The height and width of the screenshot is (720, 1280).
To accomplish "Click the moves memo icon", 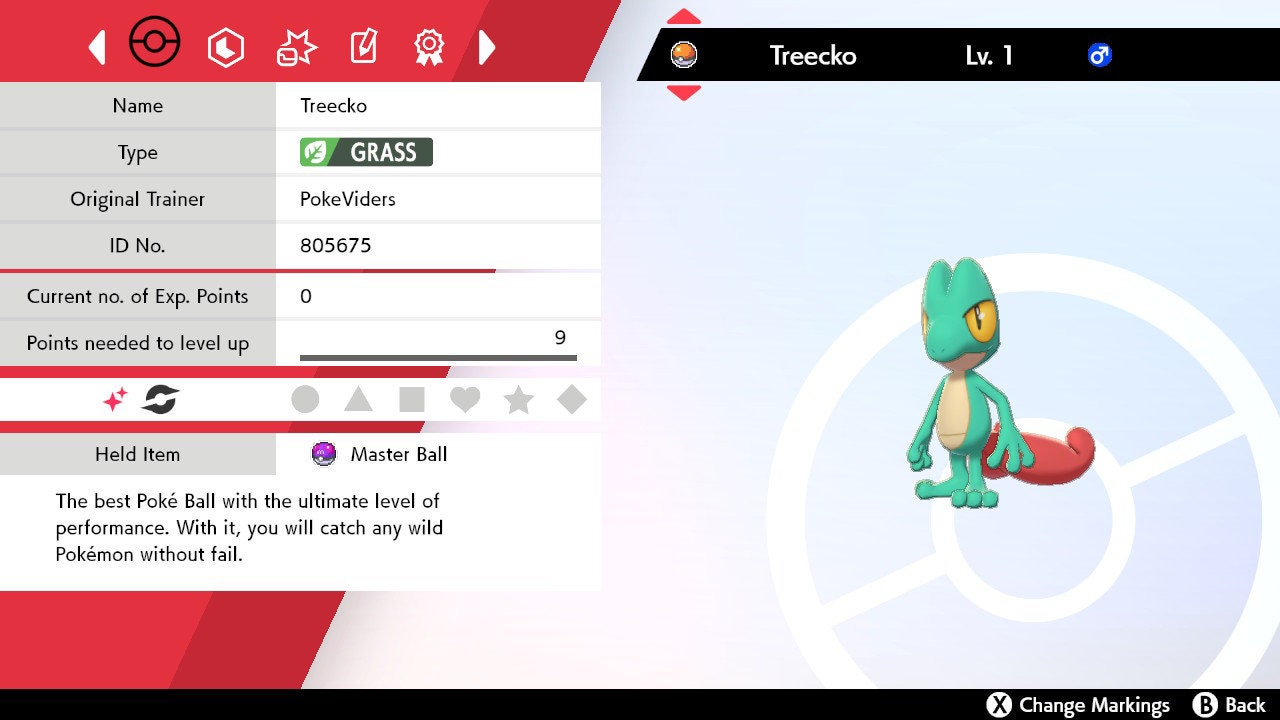I will click(x=363, y=46).
